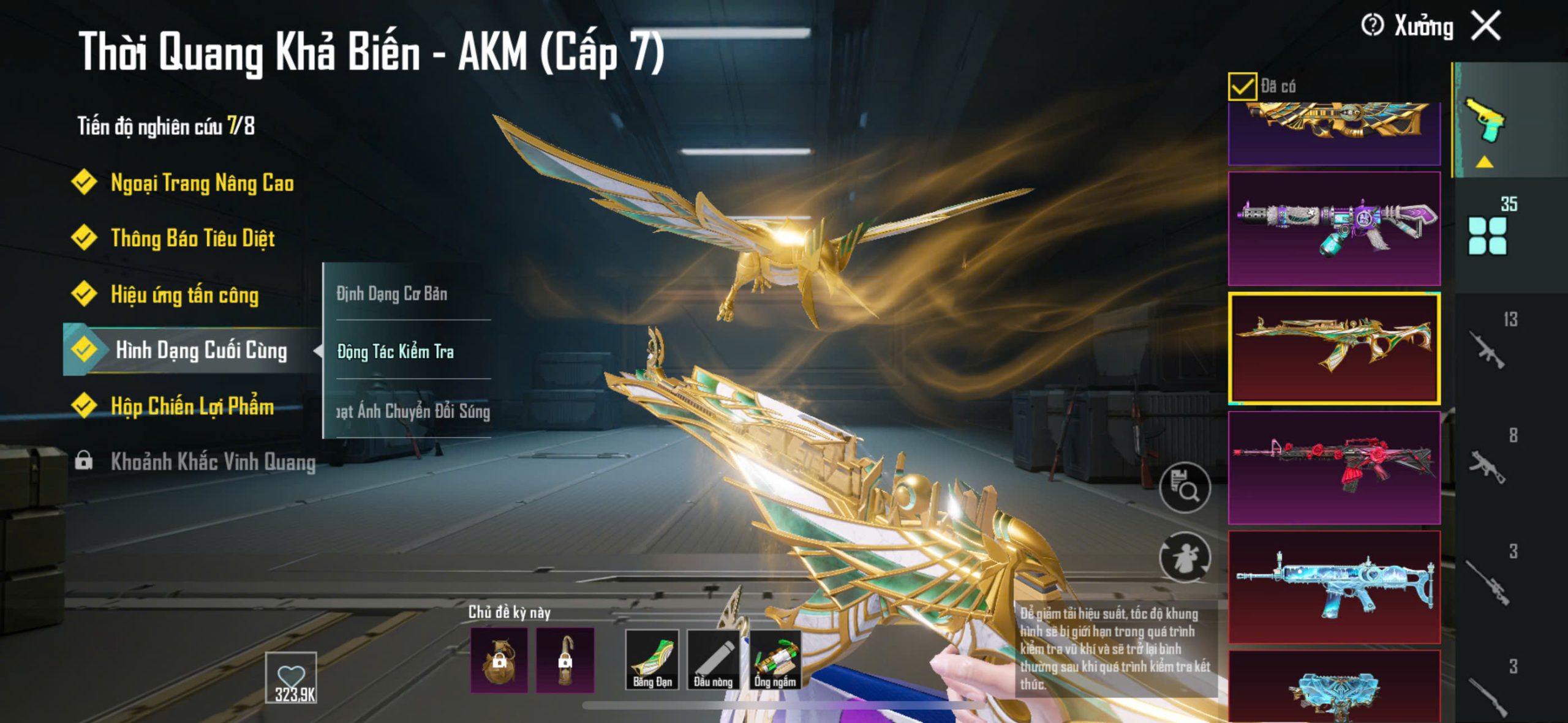Open Hộp Chiến Lợi Phẩm upgrade
Screen dimensions: 1568x723
click(192, 406)
